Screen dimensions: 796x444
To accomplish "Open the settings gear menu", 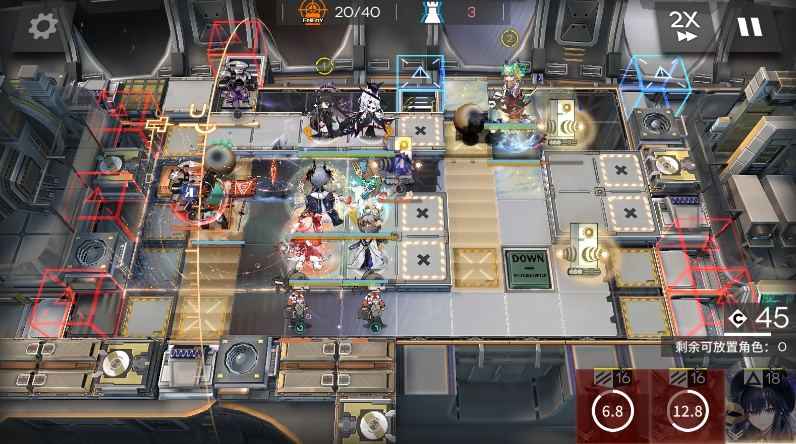I will 42,26.
